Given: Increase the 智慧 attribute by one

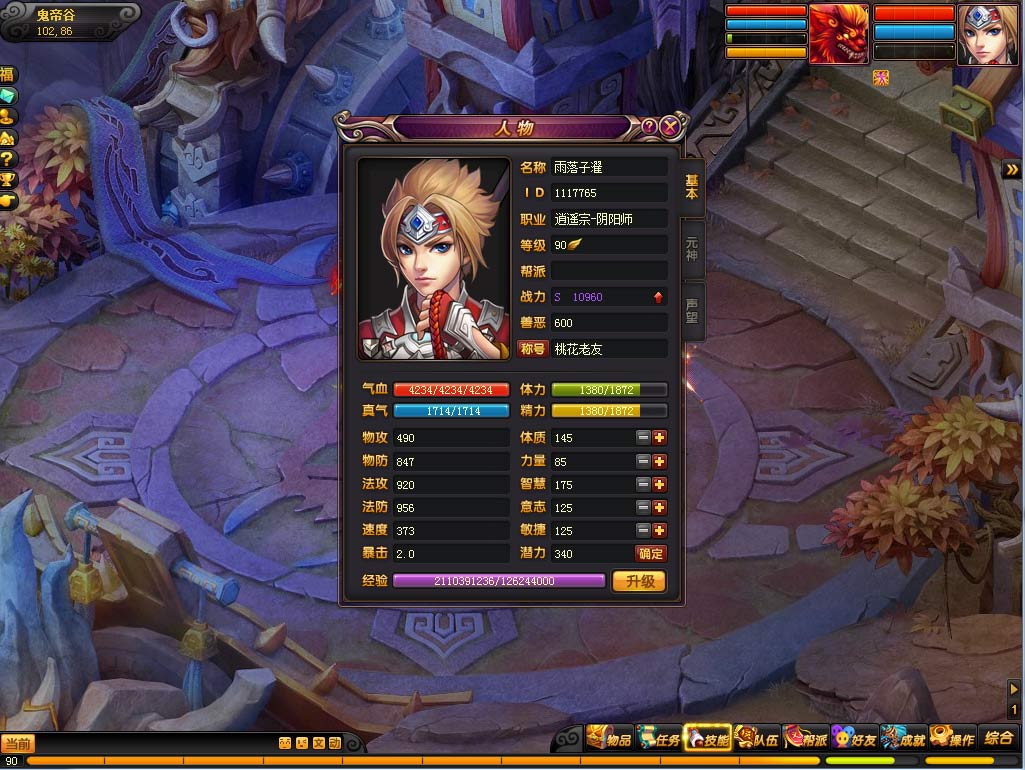Looking at the screenshot, I should pos(659,485).
